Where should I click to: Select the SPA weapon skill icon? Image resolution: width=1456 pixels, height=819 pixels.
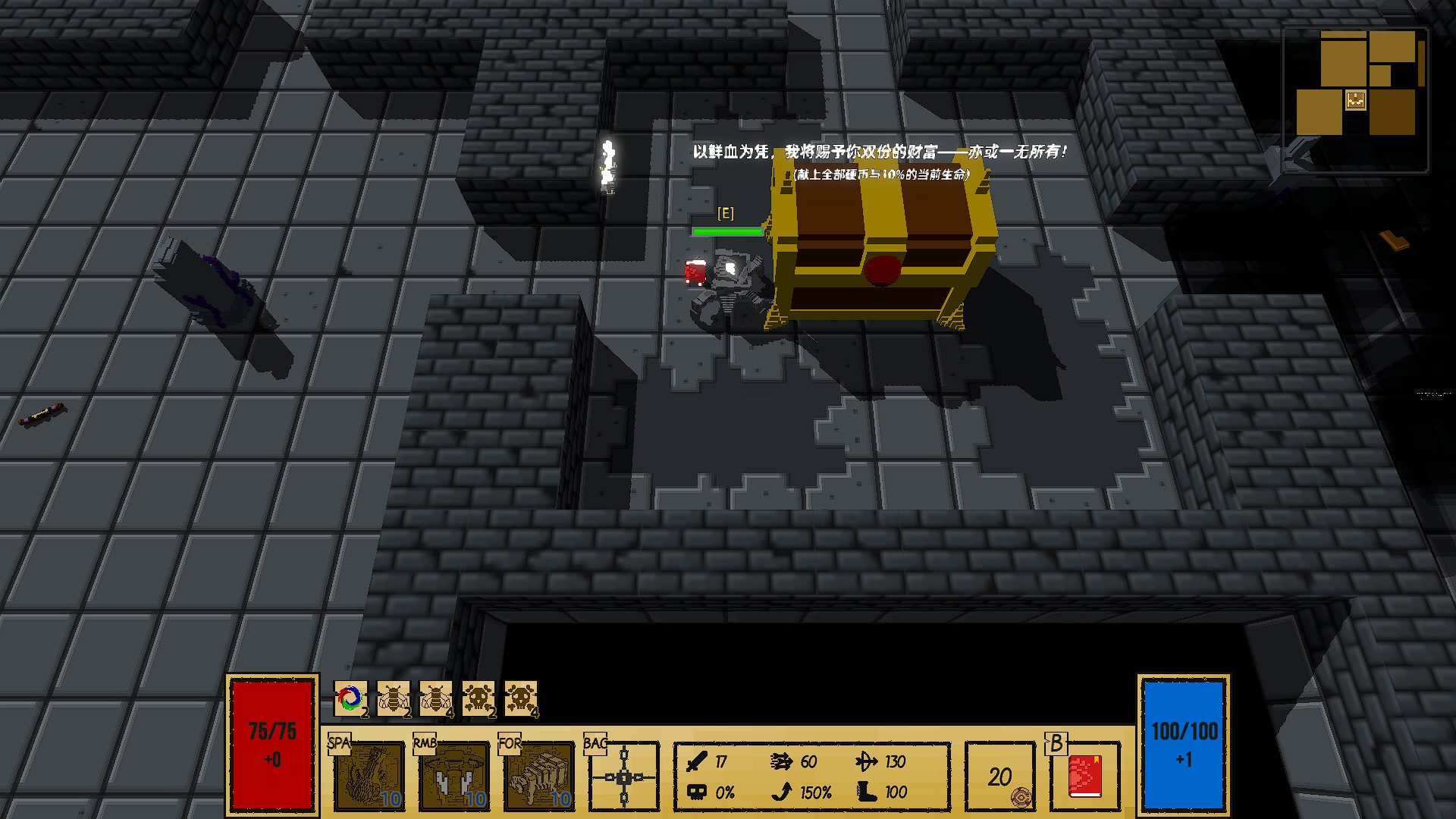369,776
